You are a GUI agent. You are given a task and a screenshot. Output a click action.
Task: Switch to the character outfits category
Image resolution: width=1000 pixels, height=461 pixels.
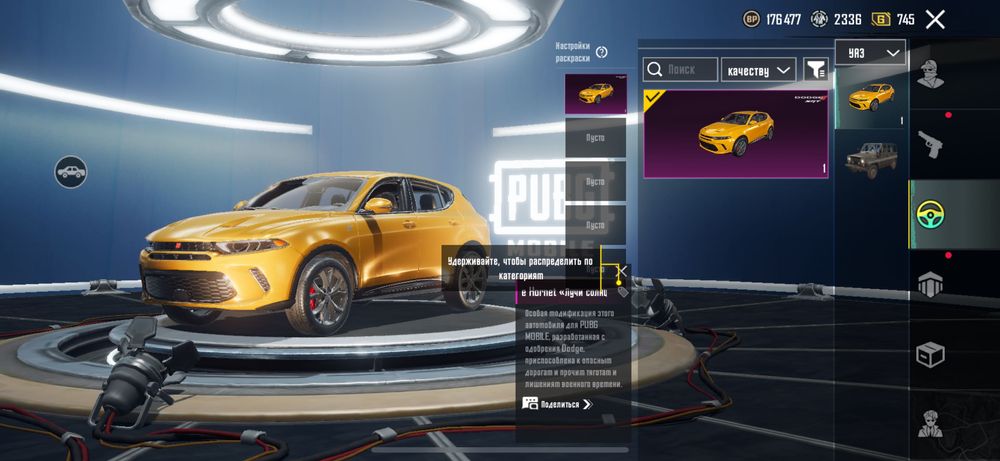[x=931, y=75]
